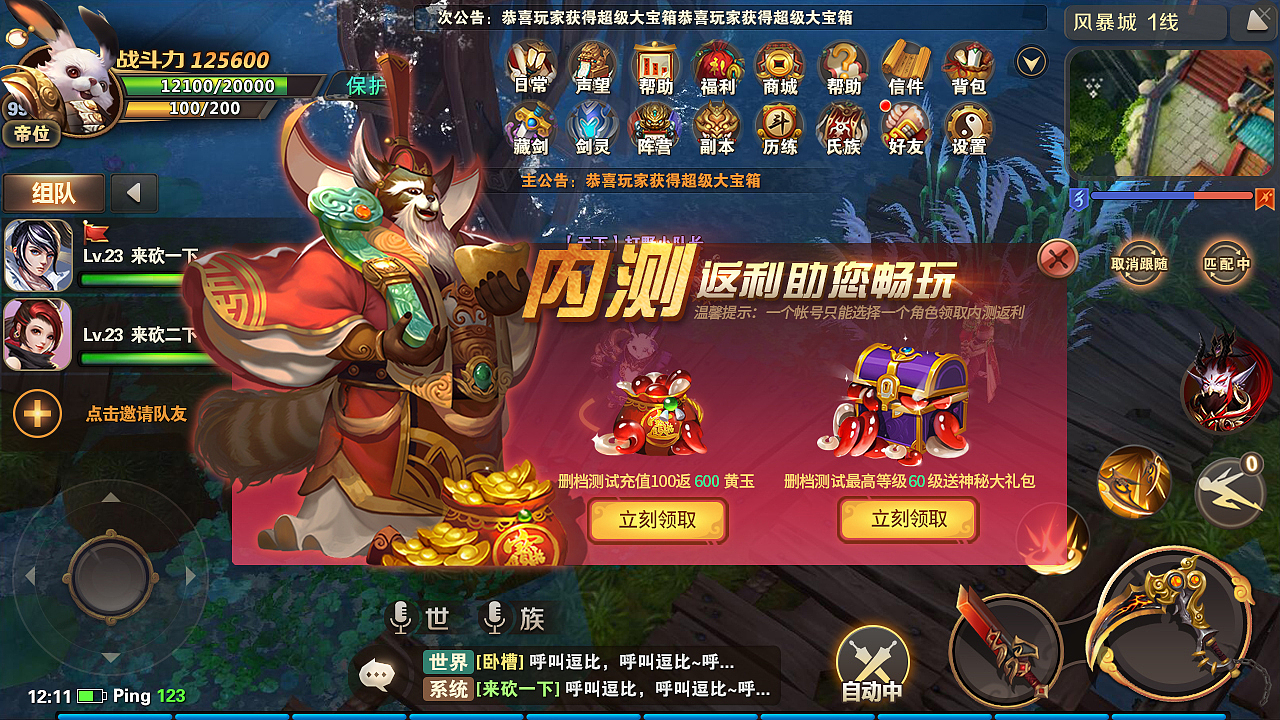Collapse the top icon menu with the chevron
Screen dimensions: 1280x720
pos(1029,60)
